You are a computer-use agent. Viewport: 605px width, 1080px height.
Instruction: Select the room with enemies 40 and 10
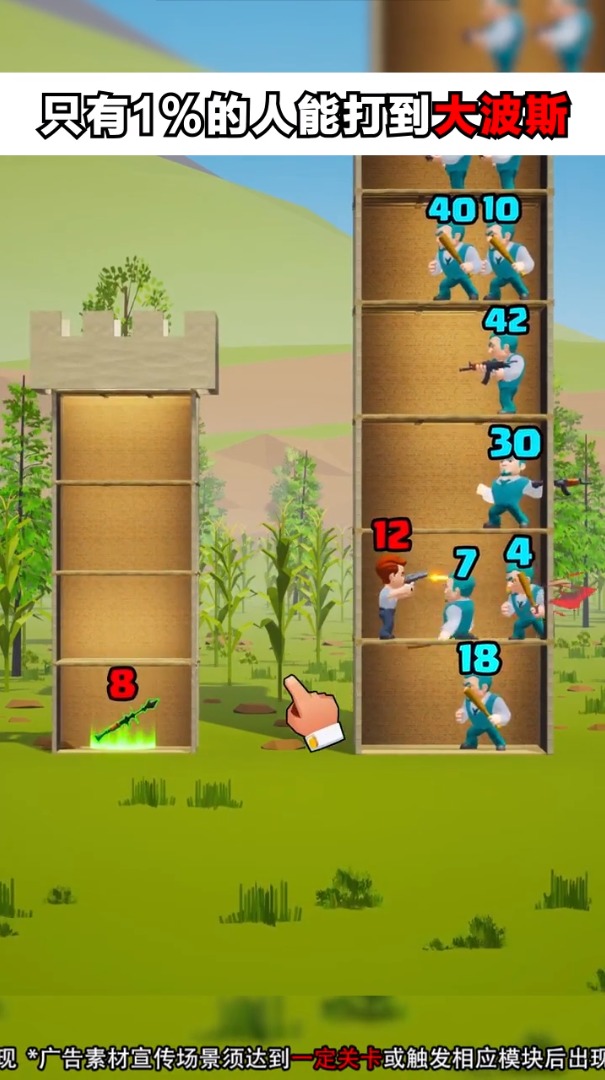pos(455,250)
